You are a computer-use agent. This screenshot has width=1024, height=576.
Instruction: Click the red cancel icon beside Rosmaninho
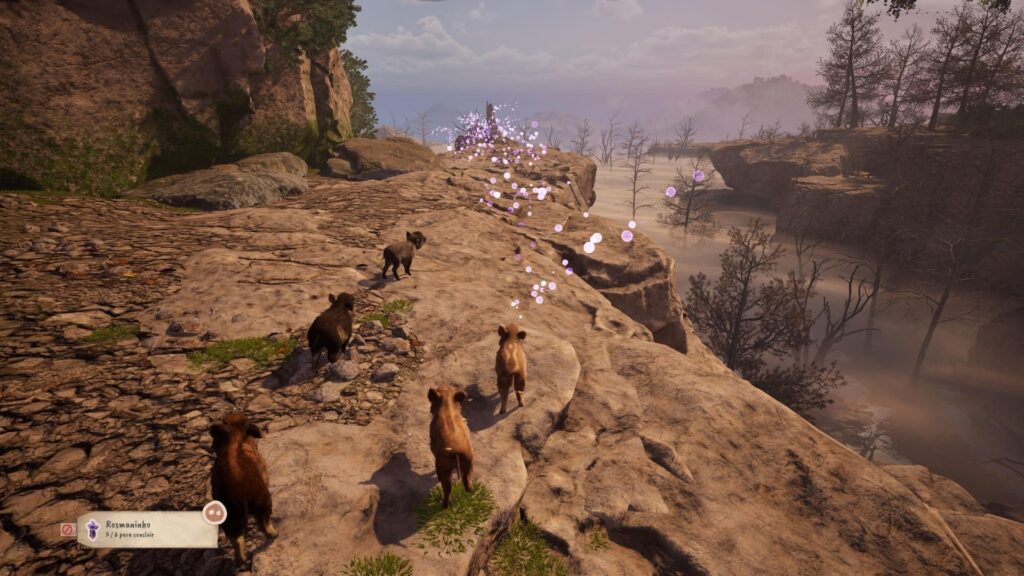[x=67, y=529]
